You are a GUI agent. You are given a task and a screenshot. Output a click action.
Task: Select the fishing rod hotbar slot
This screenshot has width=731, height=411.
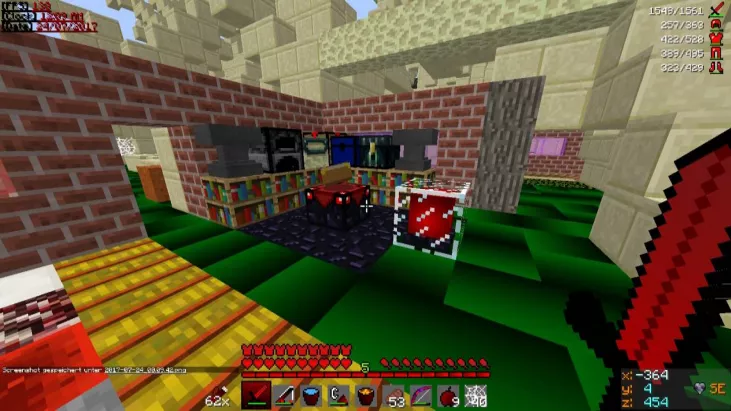pyautogui.click(x=282, y=394)
